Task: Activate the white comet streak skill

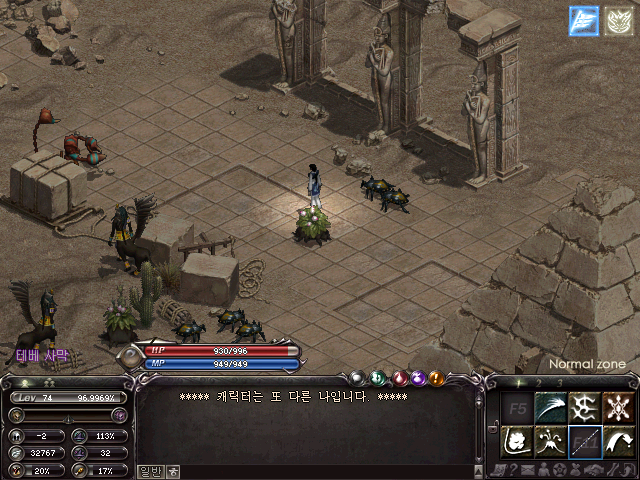Action: coord(551,407)
